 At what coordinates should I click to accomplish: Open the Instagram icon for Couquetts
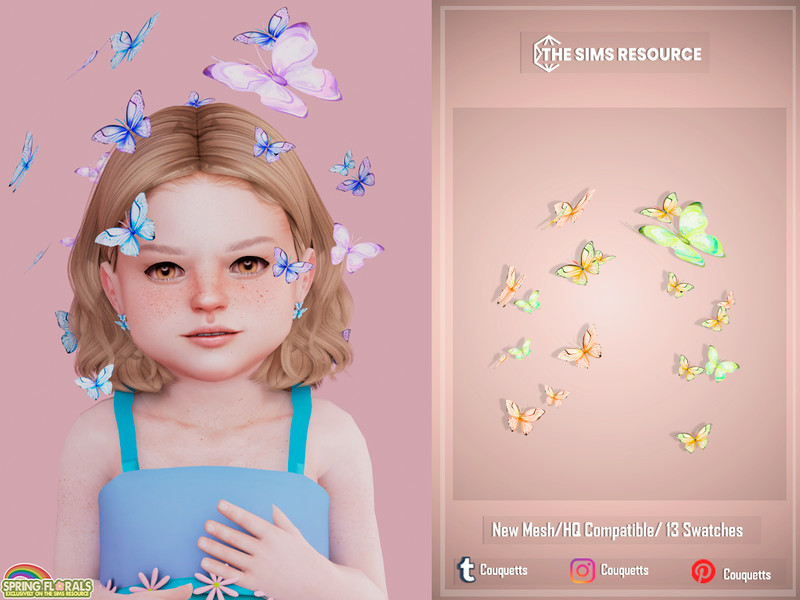pos(582,571)
